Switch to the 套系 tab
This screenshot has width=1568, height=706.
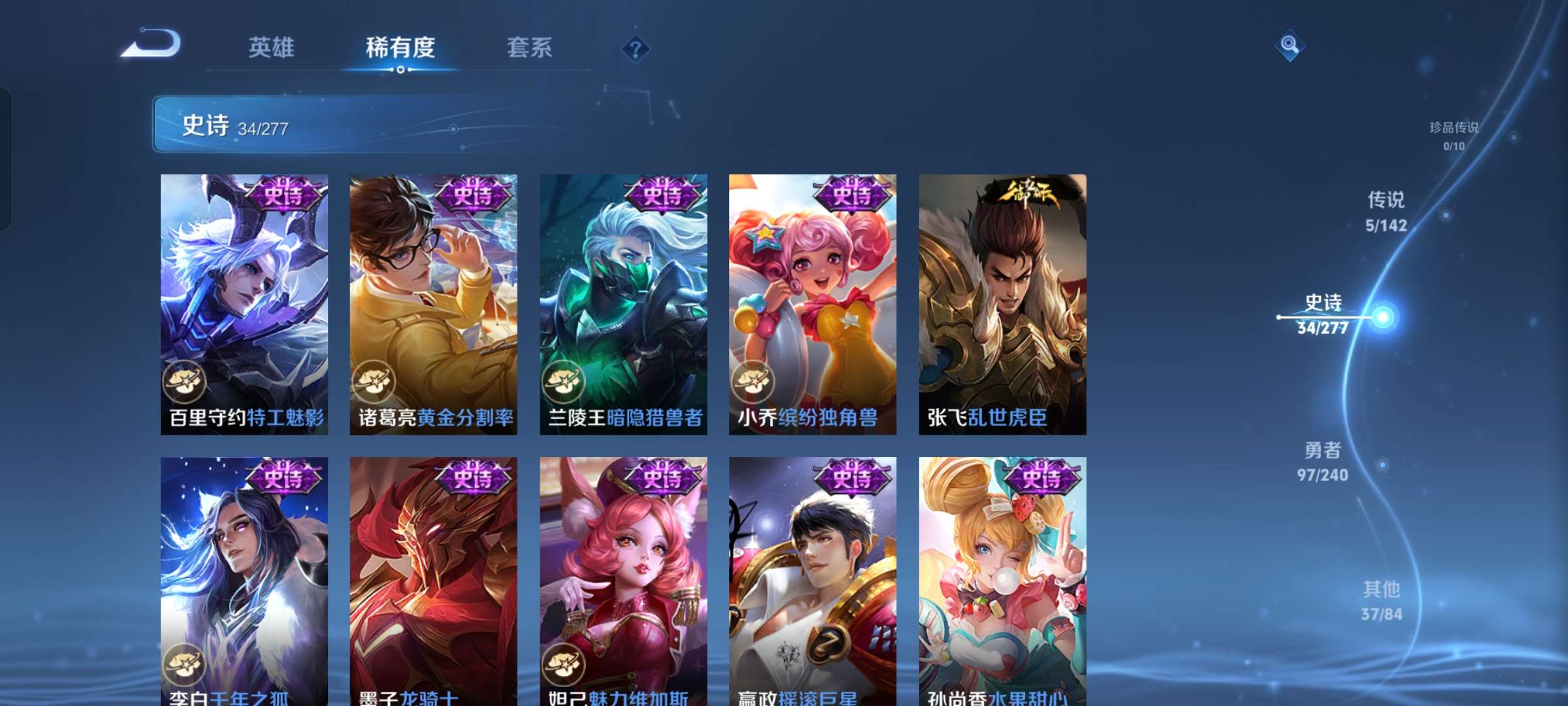point(531,48)
